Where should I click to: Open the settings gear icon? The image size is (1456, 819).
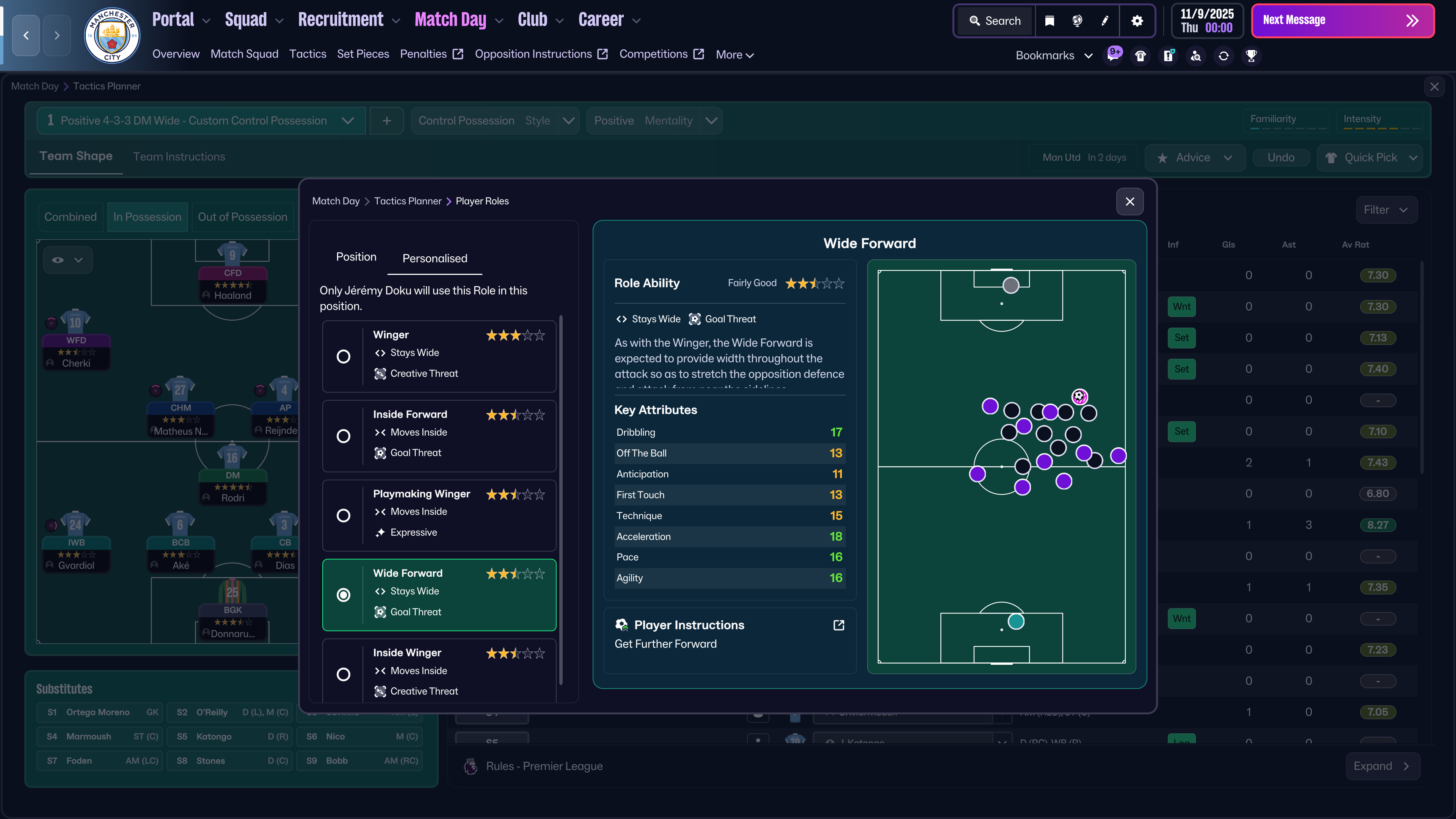tap(1137, 21)
